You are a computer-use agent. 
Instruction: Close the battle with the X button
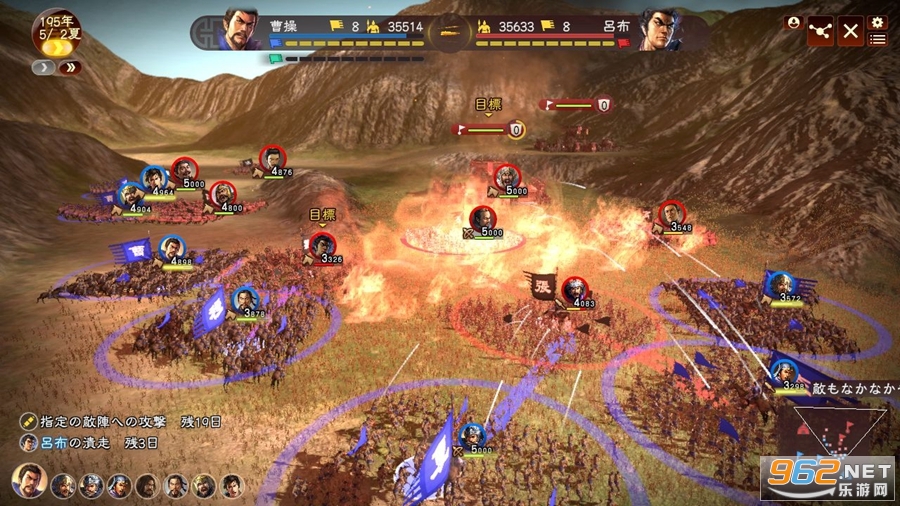coord(851,30)
